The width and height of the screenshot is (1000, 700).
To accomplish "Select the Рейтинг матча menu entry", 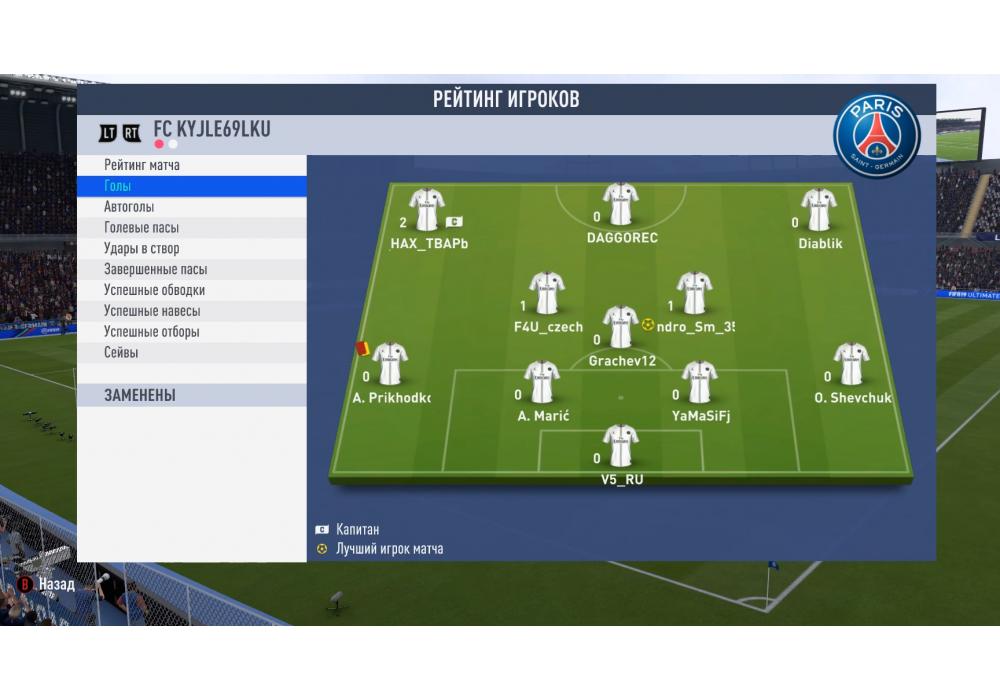I will (x=142, y=165).
